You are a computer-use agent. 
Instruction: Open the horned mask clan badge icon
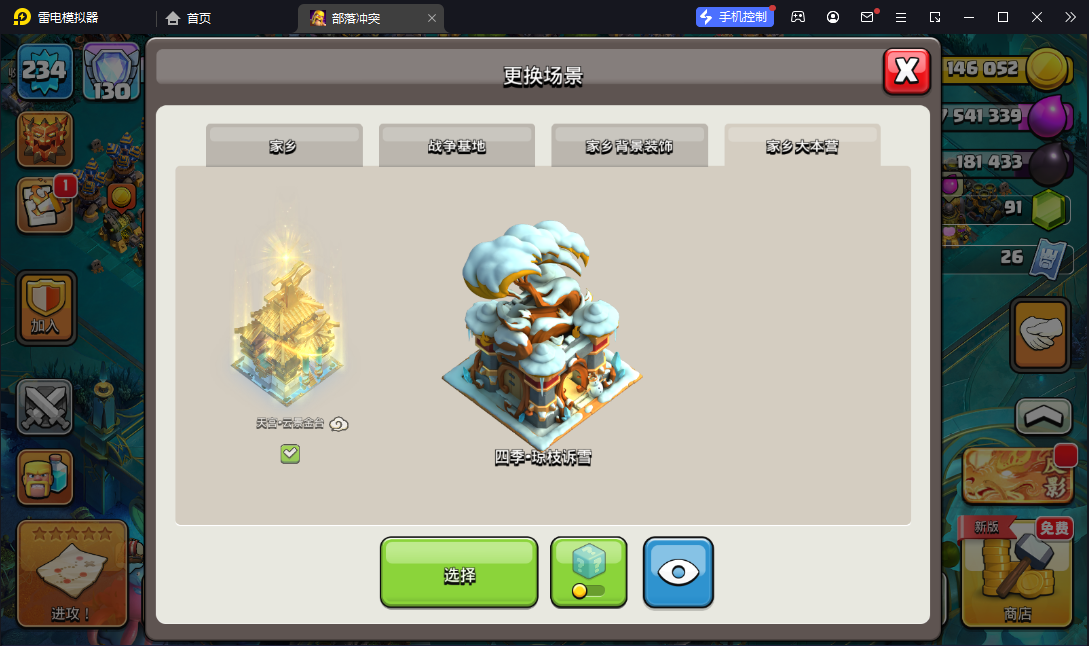click(45, 138)
